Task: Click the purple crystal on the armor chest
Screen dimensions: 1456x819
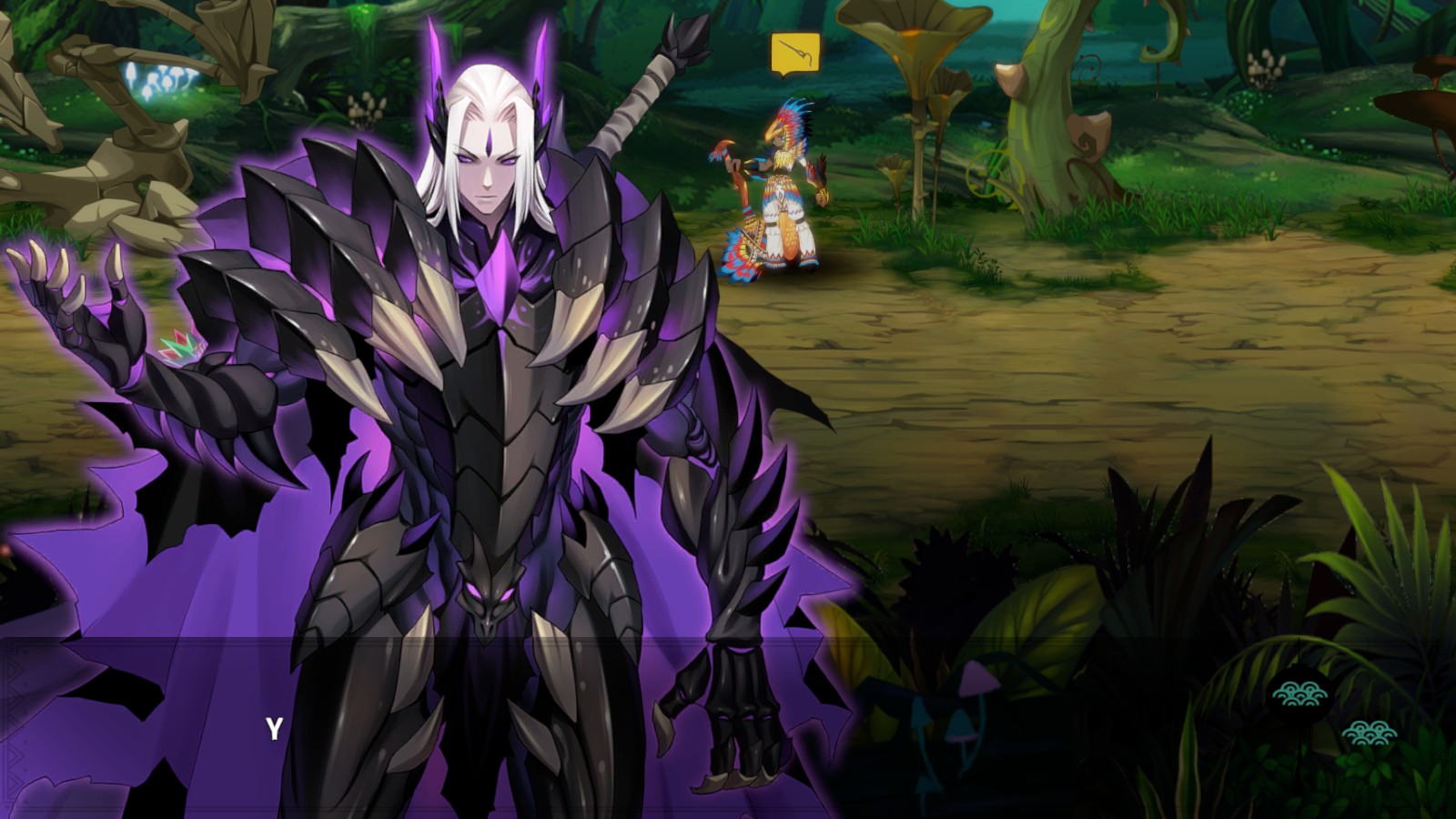Action: pyautogui.click(x=500, y=273)
